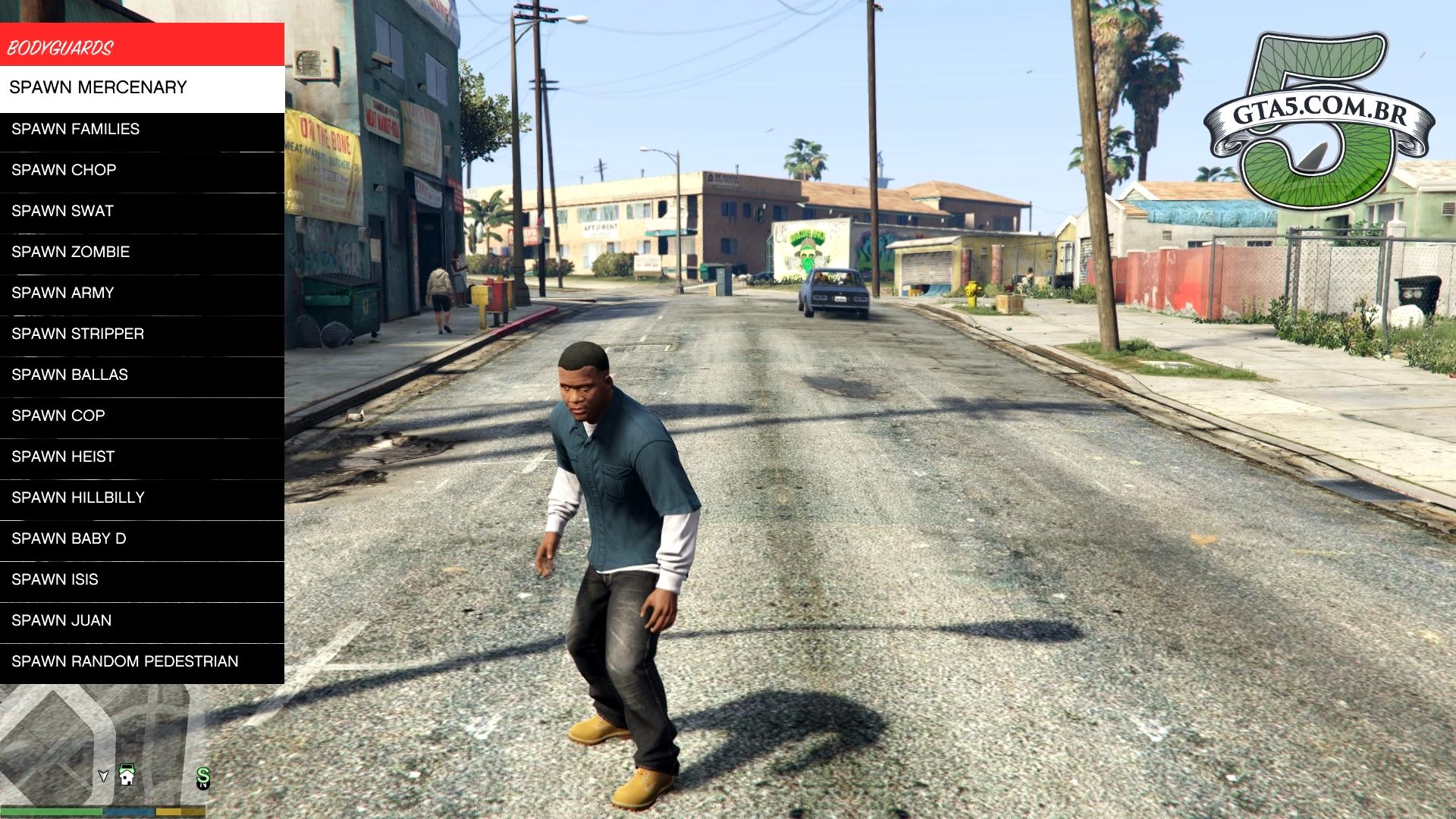Click Spawn Chop in Bodyguards list

[142, 170]
